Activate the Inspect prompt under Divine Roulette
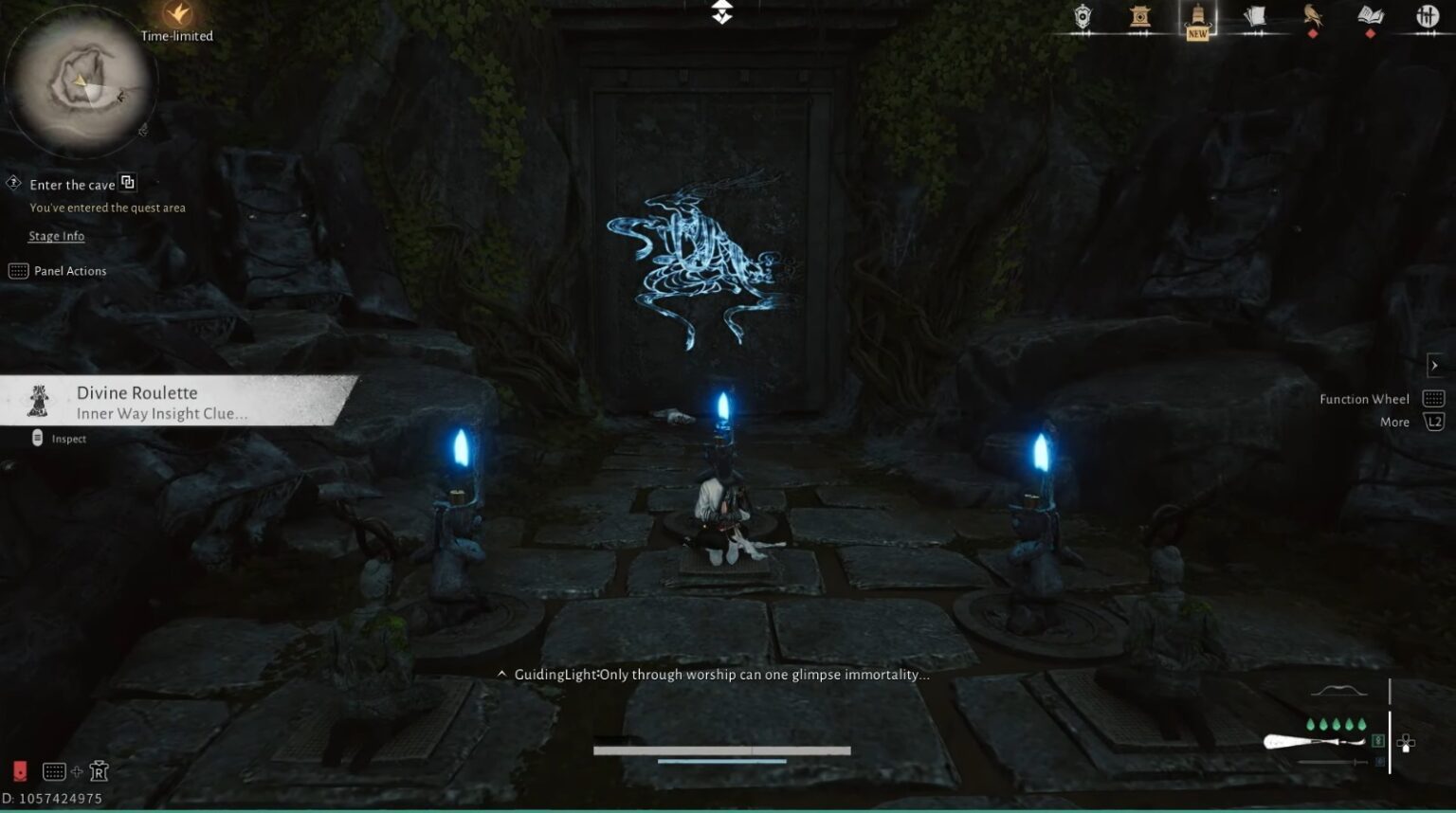Image resolution: width=1456 pixels, height=813 pixels. pos(57,438)
